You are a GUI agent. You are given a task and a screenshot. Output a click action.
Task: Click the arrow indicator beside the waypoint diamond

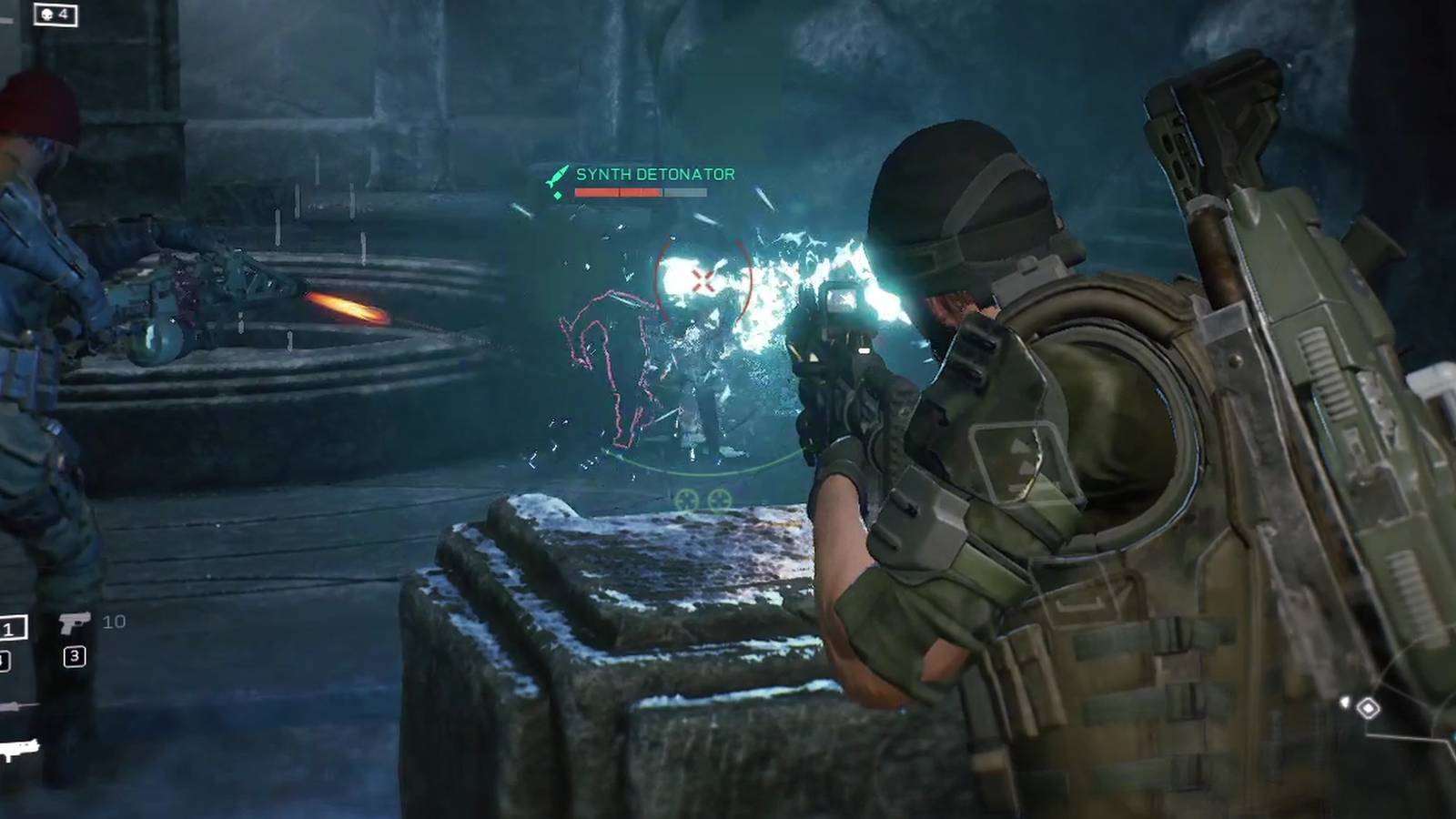[x=1345, y=702]
